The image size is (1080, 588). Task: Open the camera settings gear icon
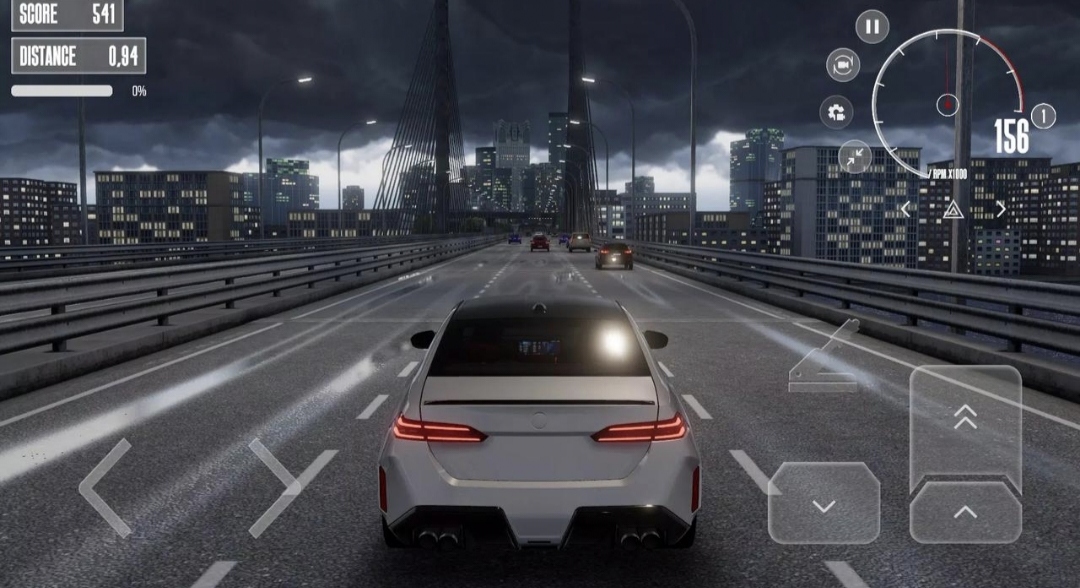coord(836,112)
